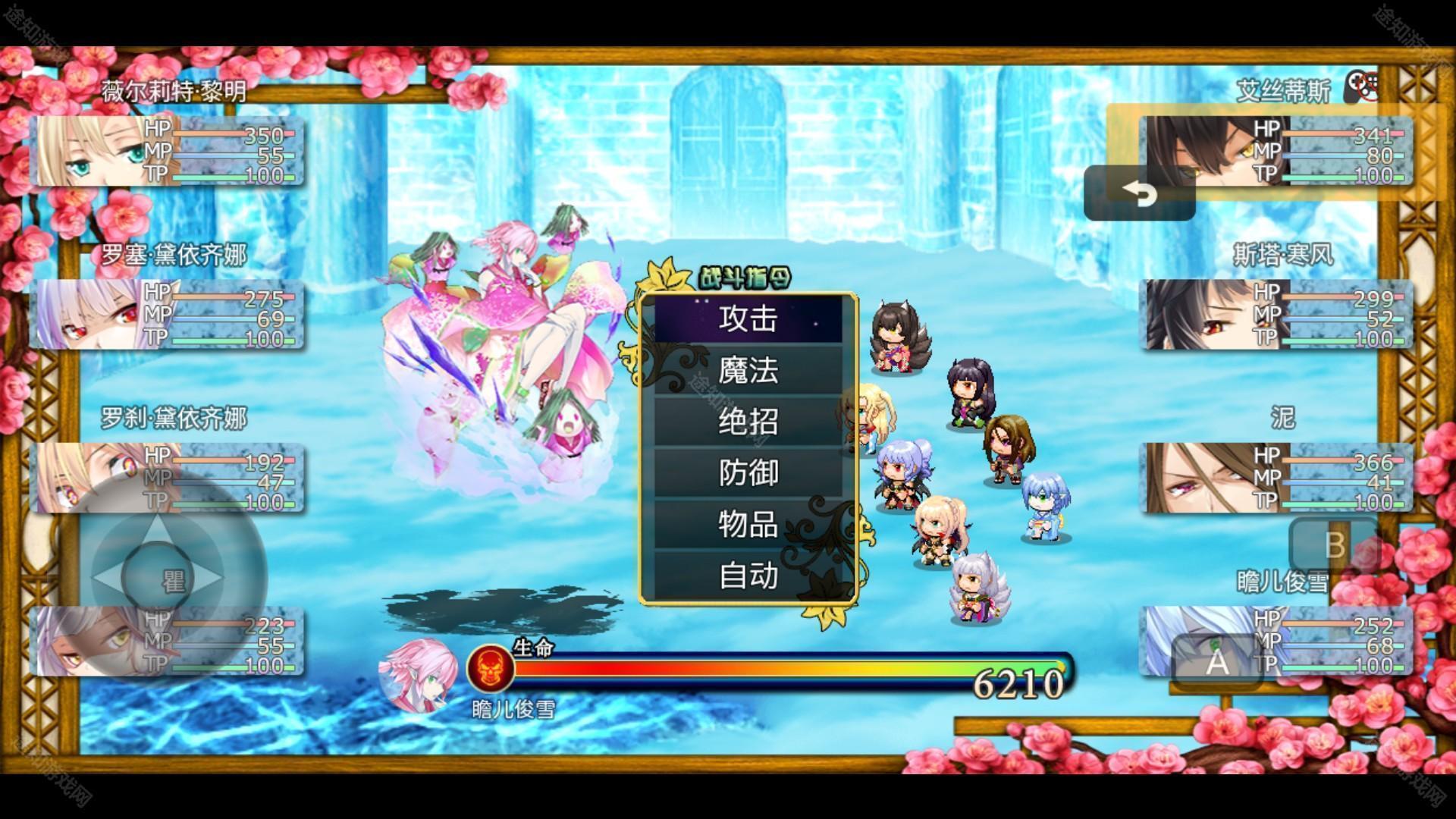
Task: Select 防御 to defend
Action: 748,473
